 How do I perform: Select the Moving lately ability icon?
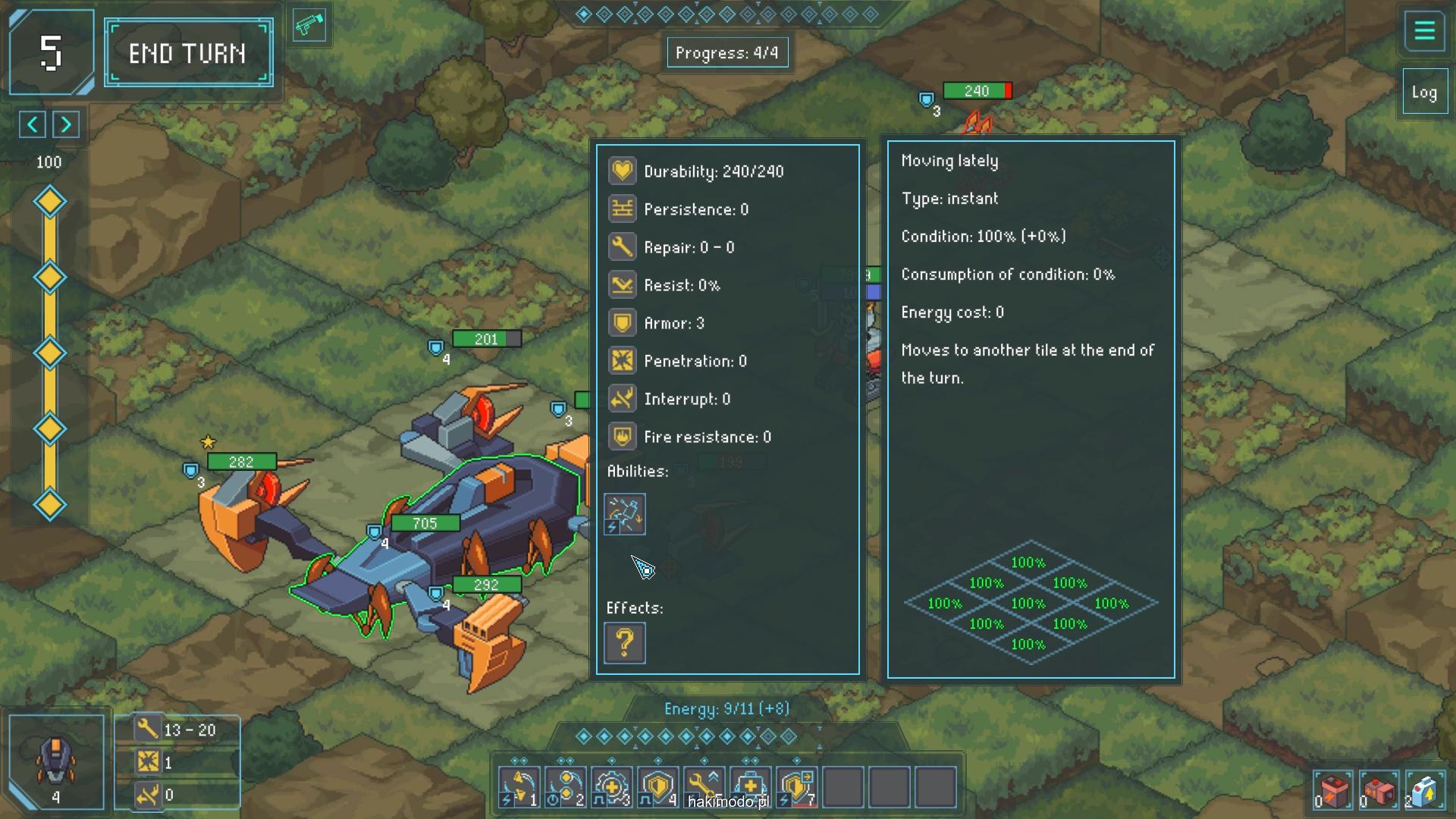pyautogui.click(x=625, y=514)
